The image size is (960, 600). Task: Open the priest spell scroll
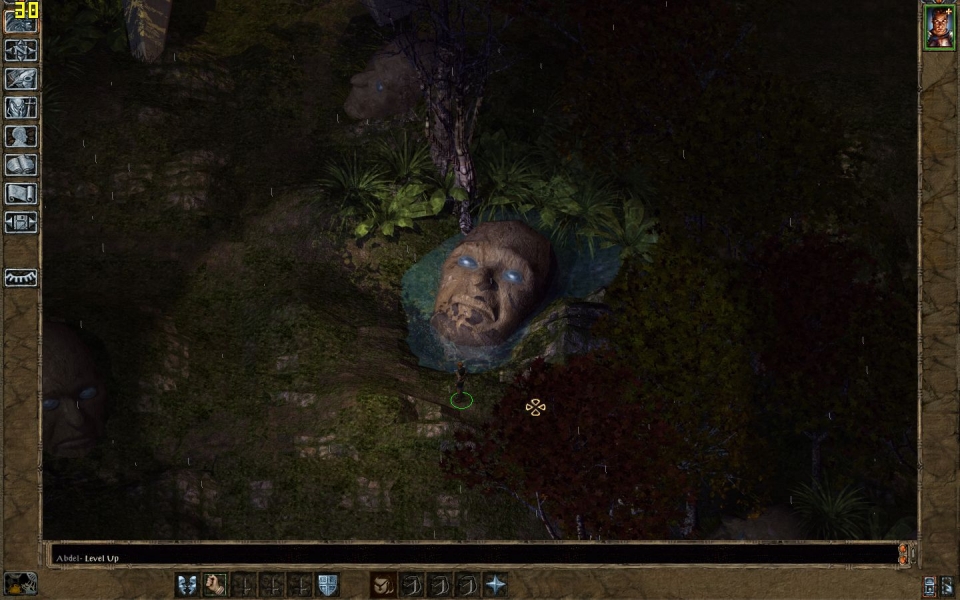[x=20, y=194]
